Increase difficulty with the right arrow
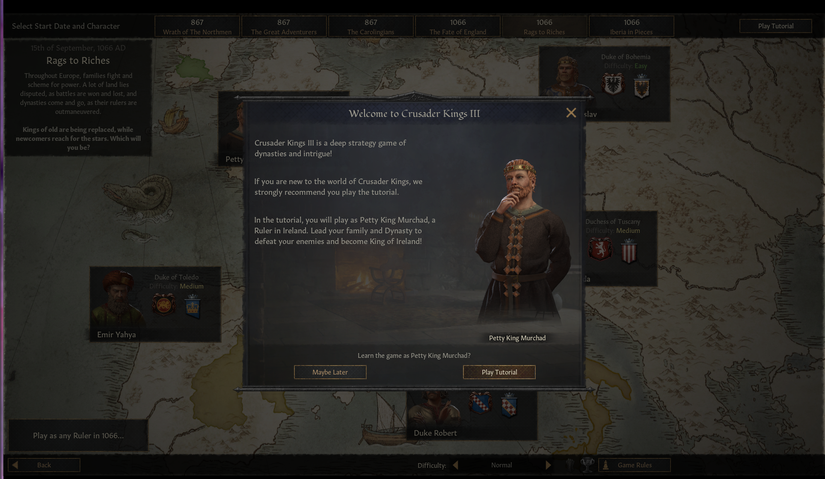The width and height of the screenshot is (825, 479). tap(548, 465)
